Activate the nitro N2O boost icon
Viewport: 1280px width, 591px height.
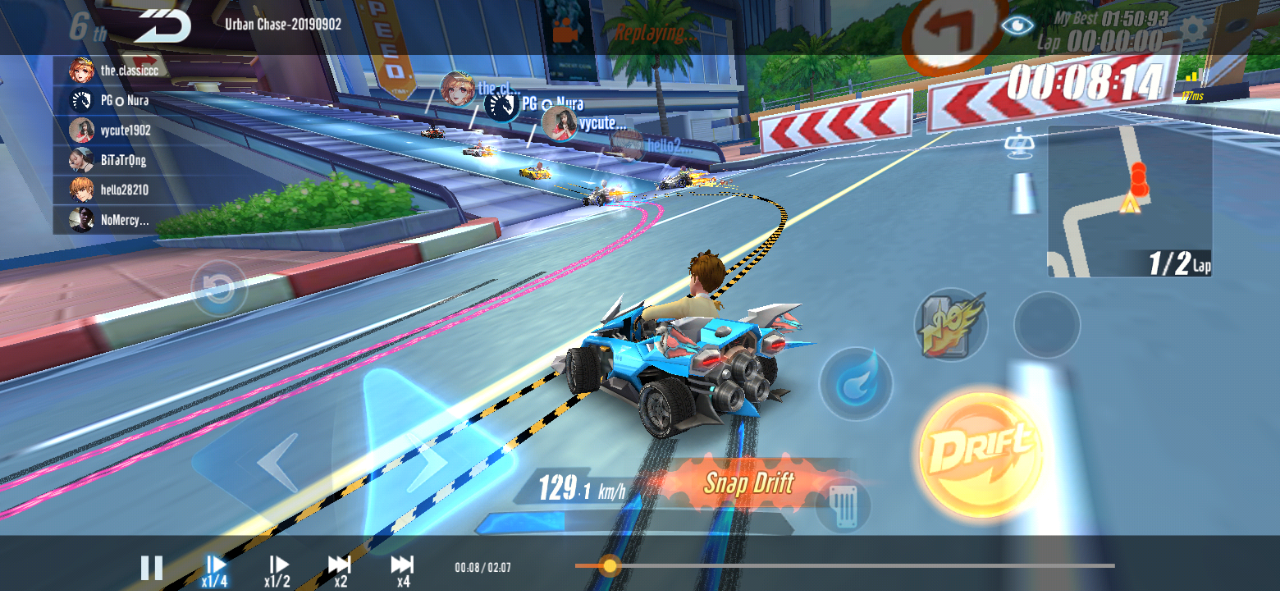pos(950,323)
